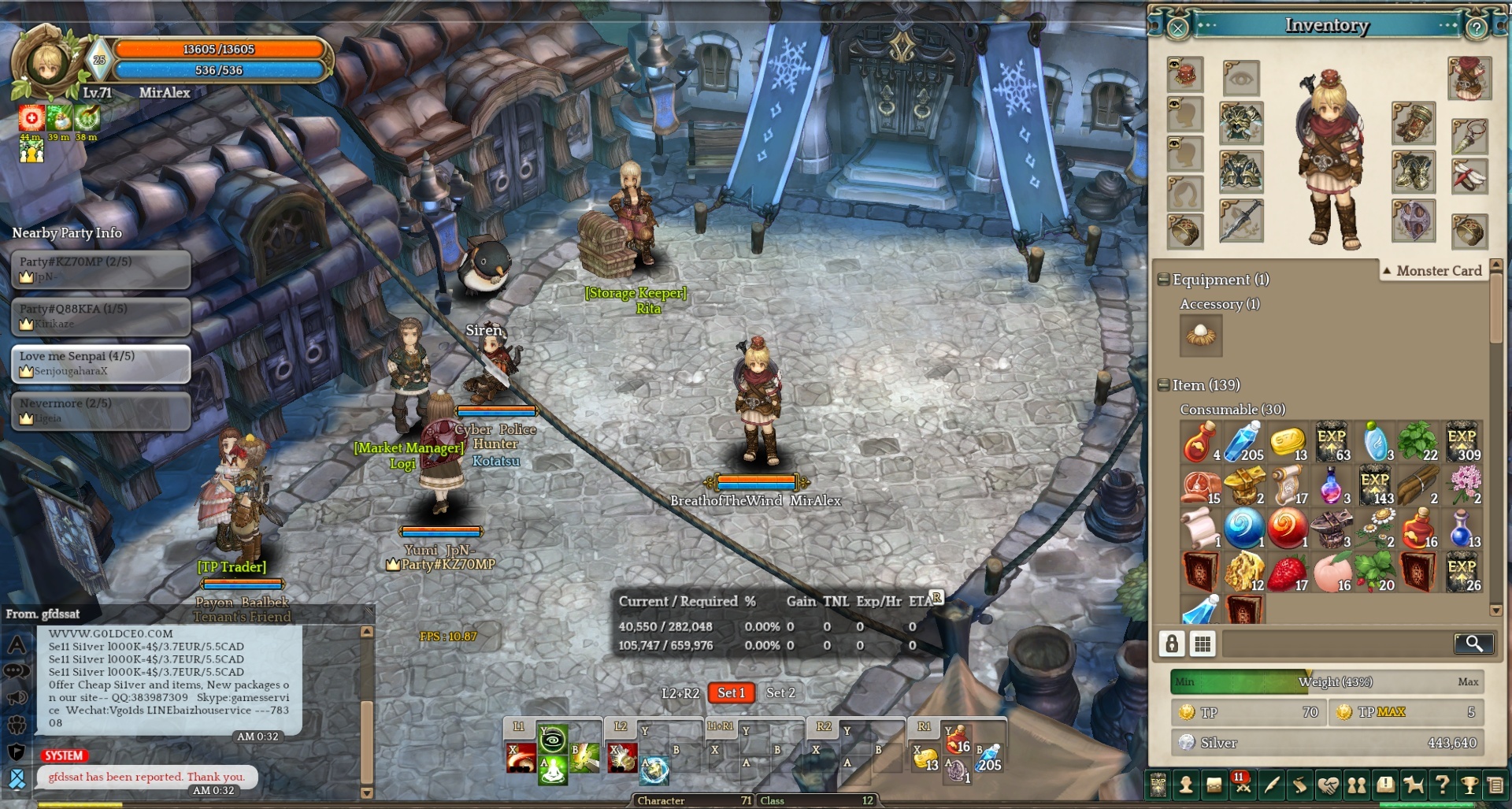Image resolution: width=1512 pixels, height=809 pixels.
Task: Open the trophy achievements menu icon
Action: click(1469, 785)
